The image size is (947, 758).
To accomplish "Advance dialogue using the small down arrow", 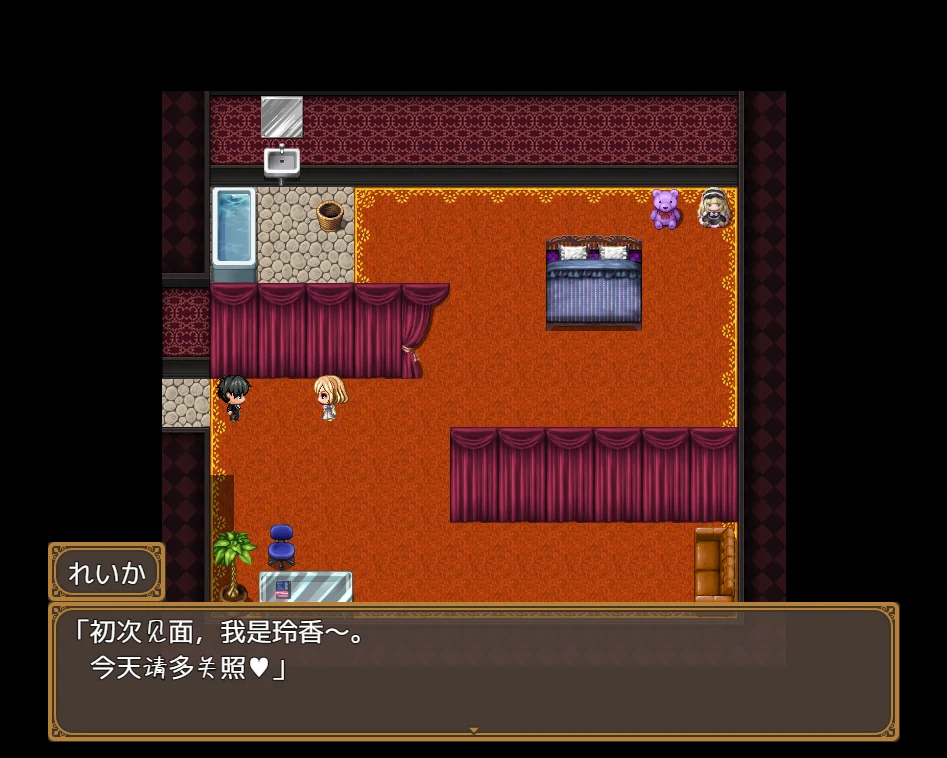I will click(474, 731).
